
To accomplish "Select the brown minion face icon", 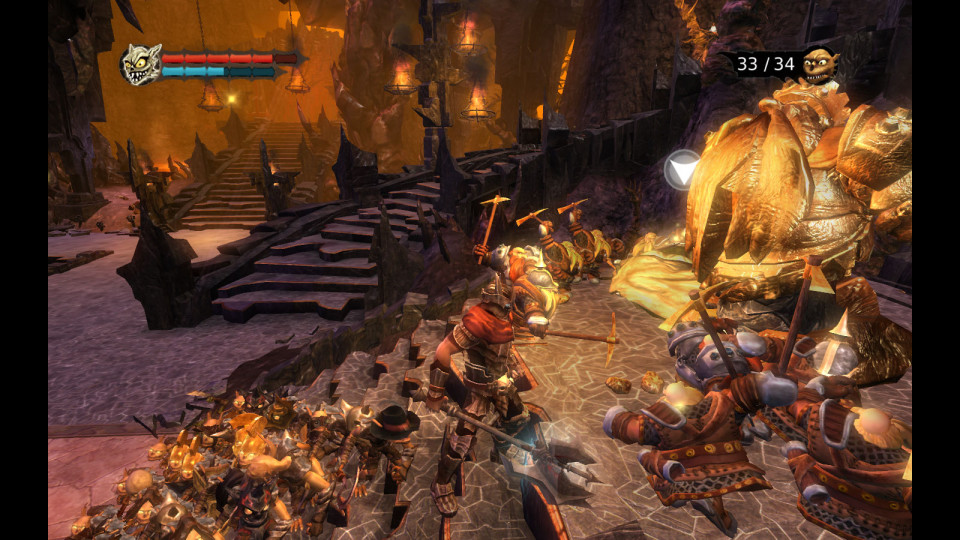I will coord(820,64).
